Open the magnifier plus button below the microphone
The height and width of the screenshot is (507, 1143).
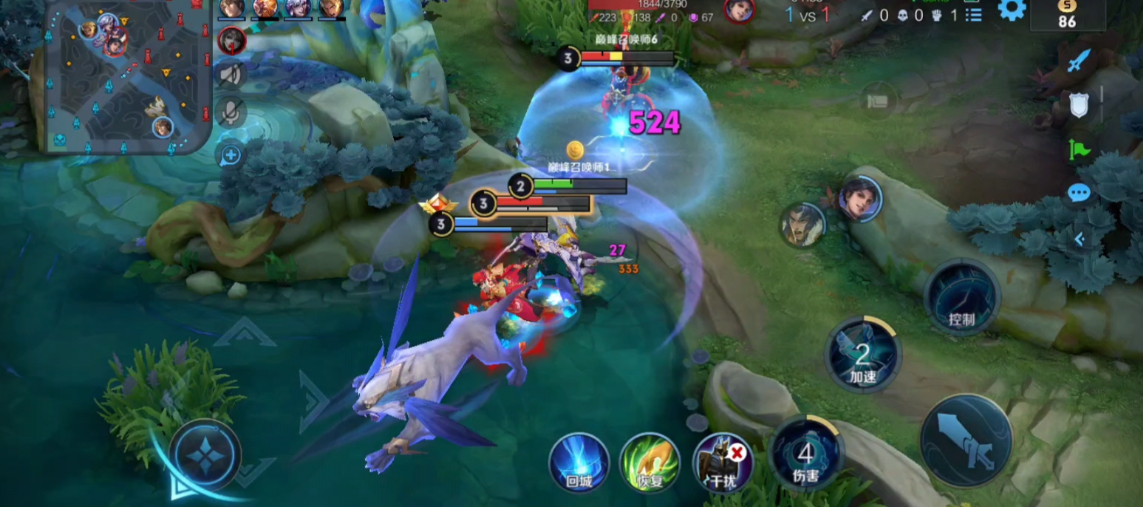230,155
